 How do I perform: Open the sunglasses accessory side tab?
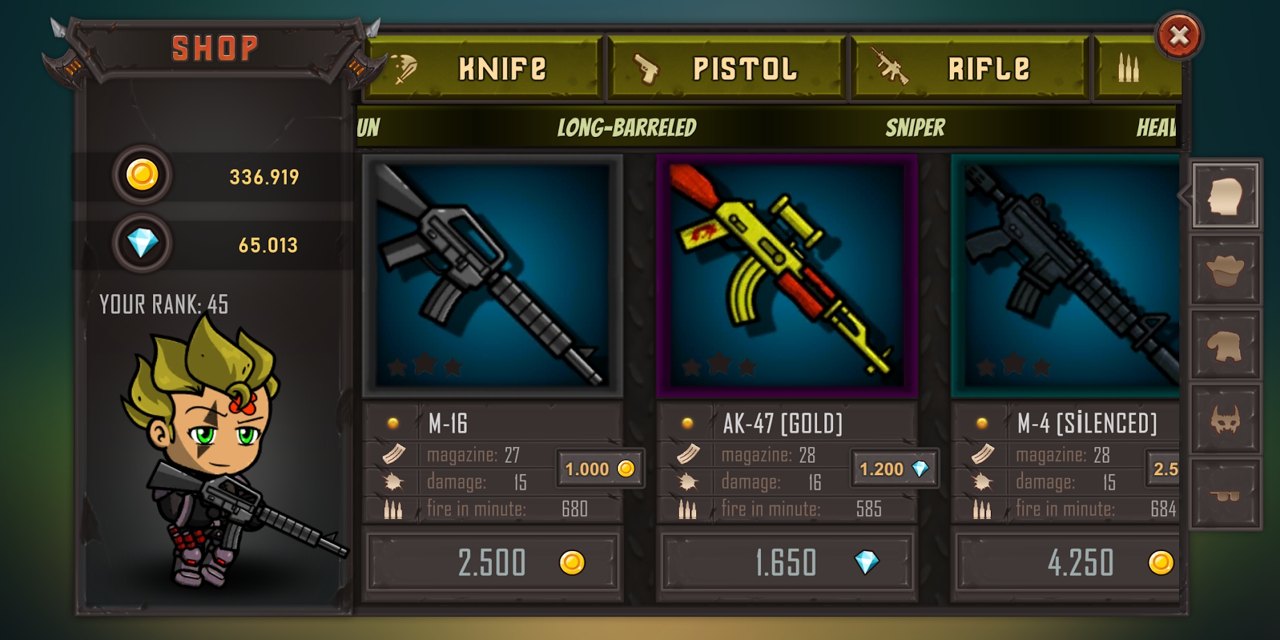point(1225,494)
